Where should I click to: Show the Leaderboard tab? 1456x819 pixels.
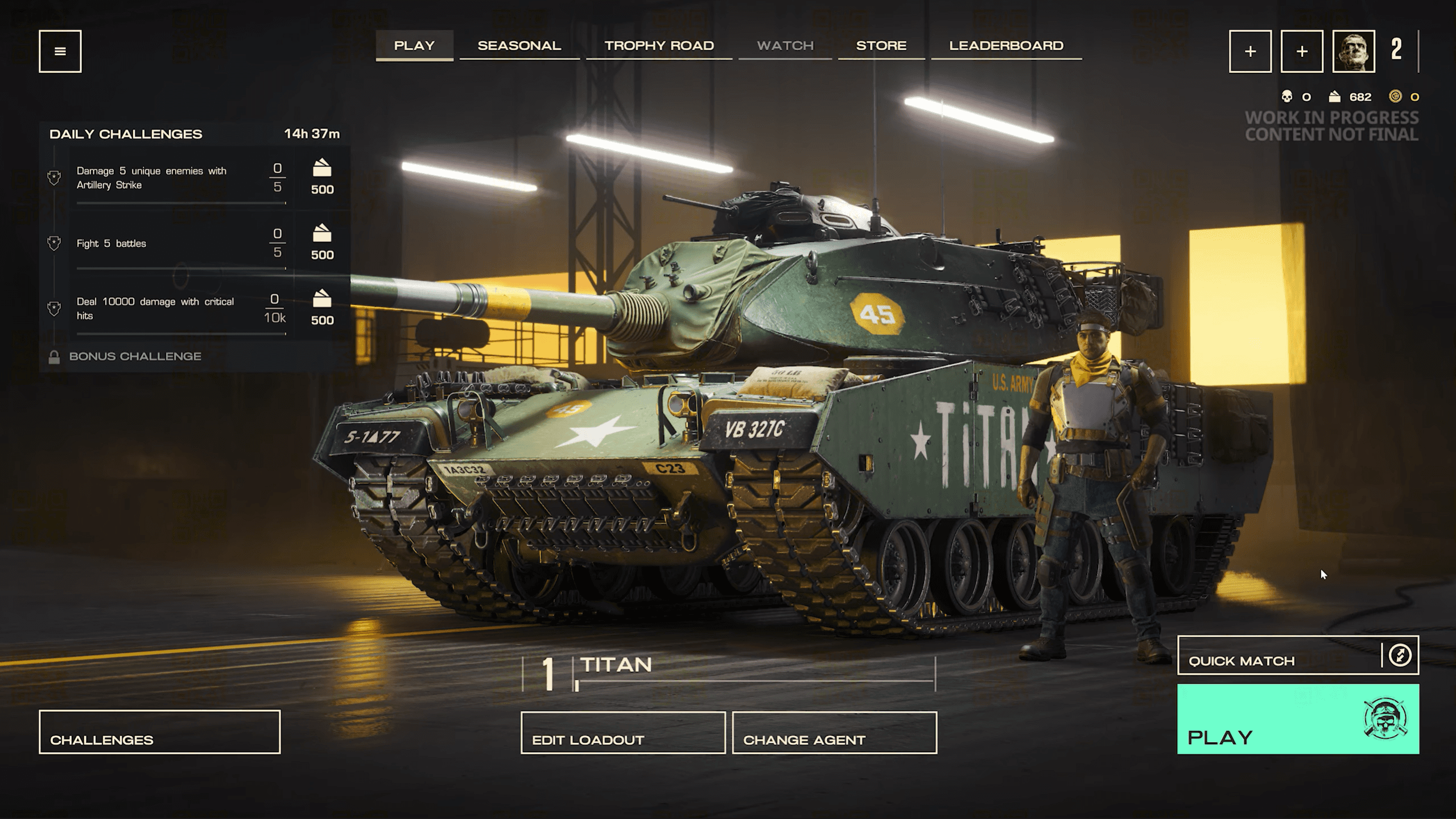(x=1006, y=46)
